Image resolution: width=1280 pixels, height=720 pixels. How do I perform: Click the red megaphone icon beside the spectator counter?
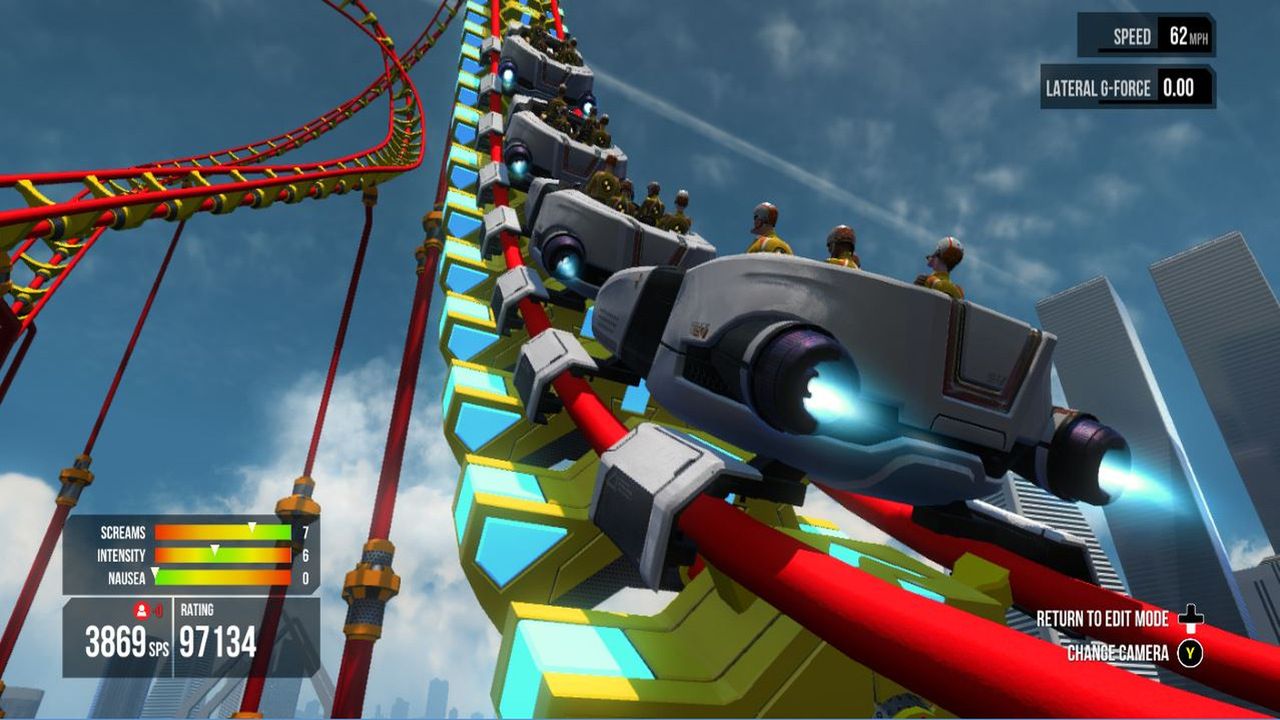pyautogui.click(x=159, y=610)
